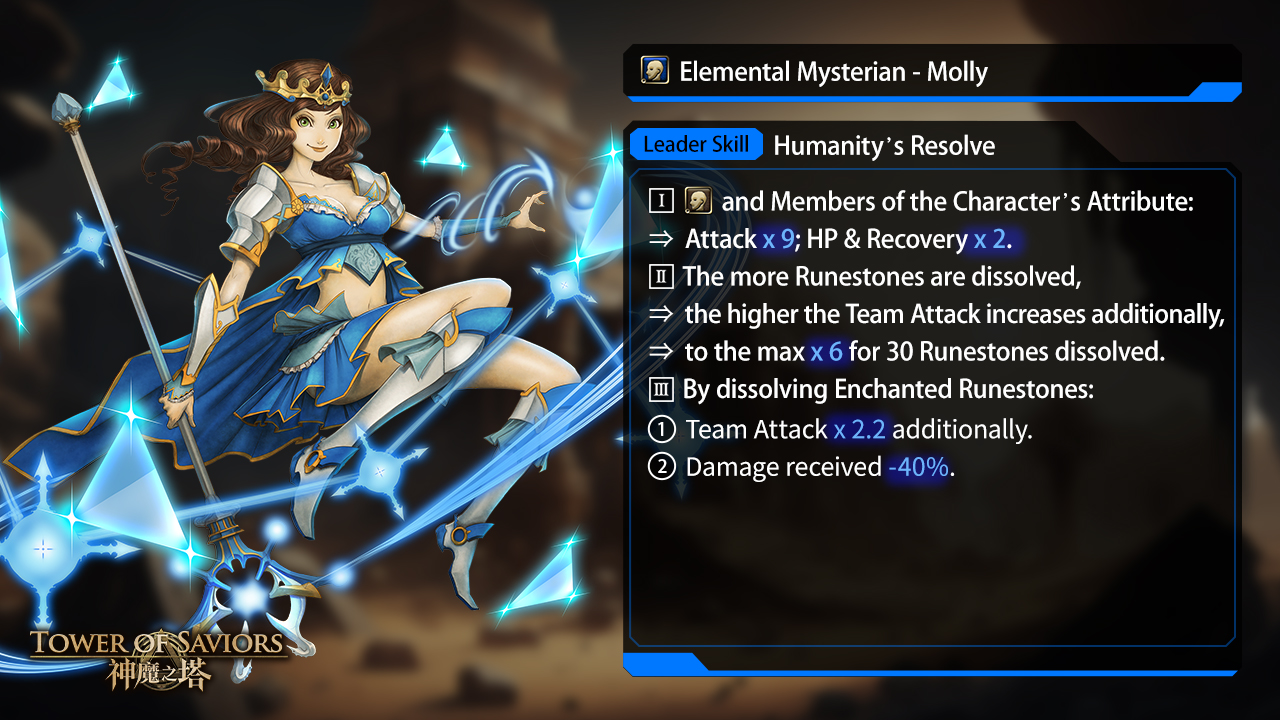Screen dimensions: 1280x720
Task: Click Molly's portrait icon beside her name
Action: coord(655,71)
